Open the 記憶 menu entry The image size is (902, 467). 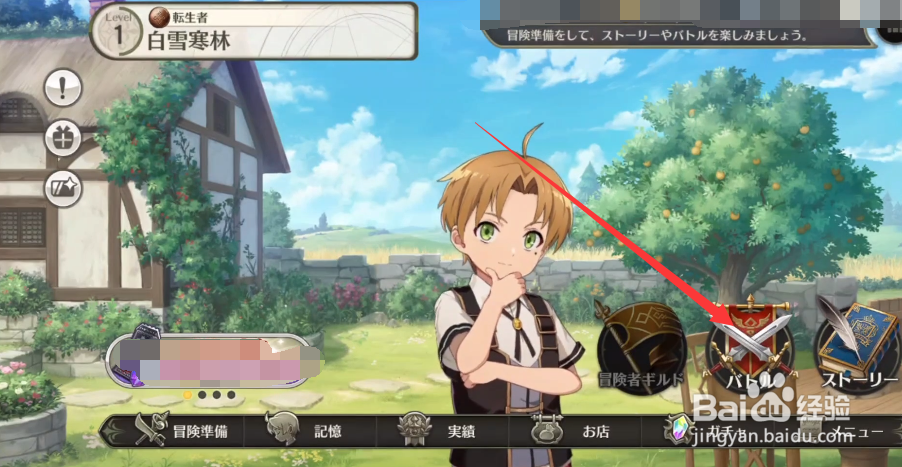(x=308, y=431)
